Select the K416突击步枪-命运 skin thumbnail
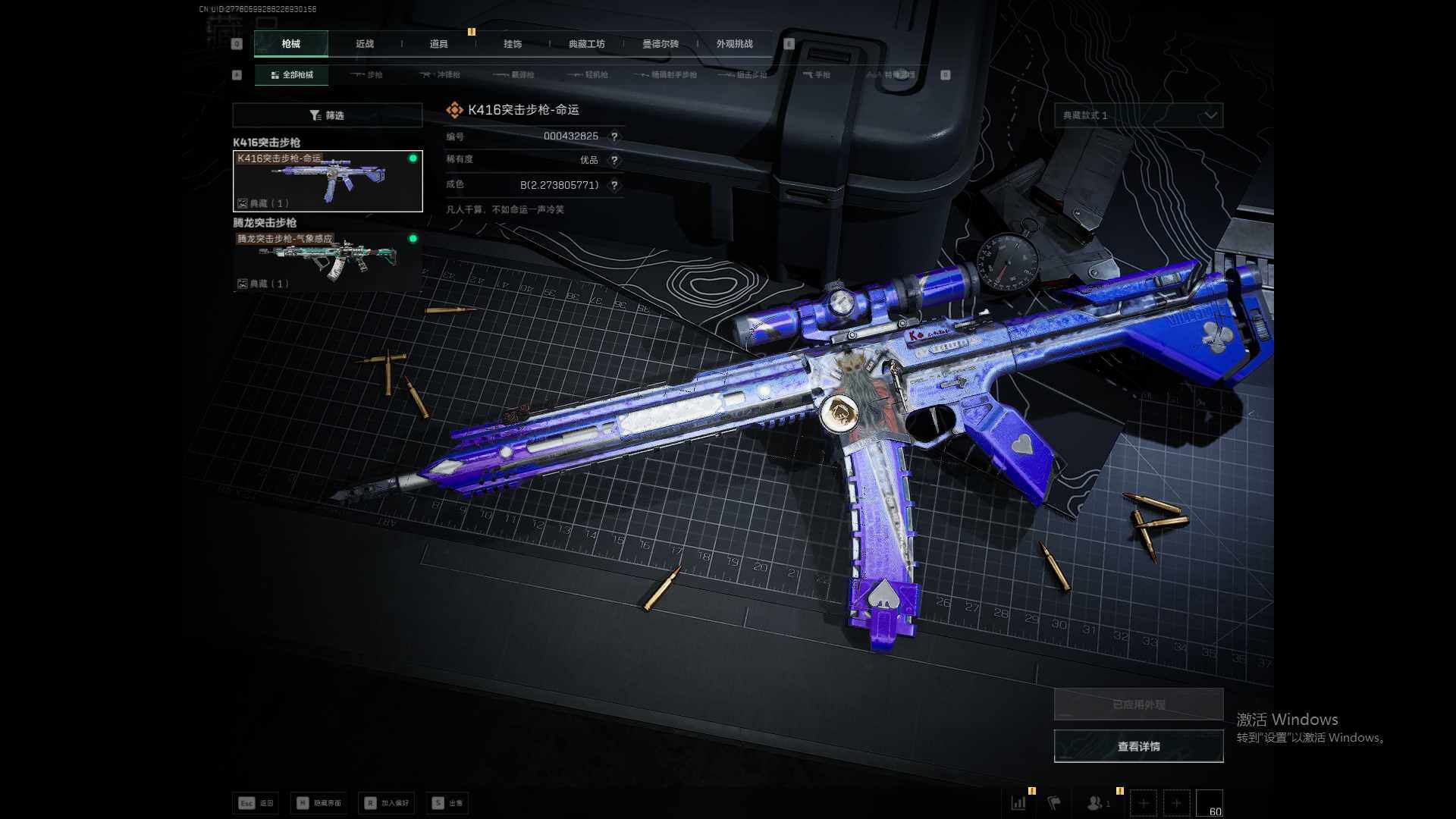Viewport: 1456px width, 819px height. pos(328,181)
